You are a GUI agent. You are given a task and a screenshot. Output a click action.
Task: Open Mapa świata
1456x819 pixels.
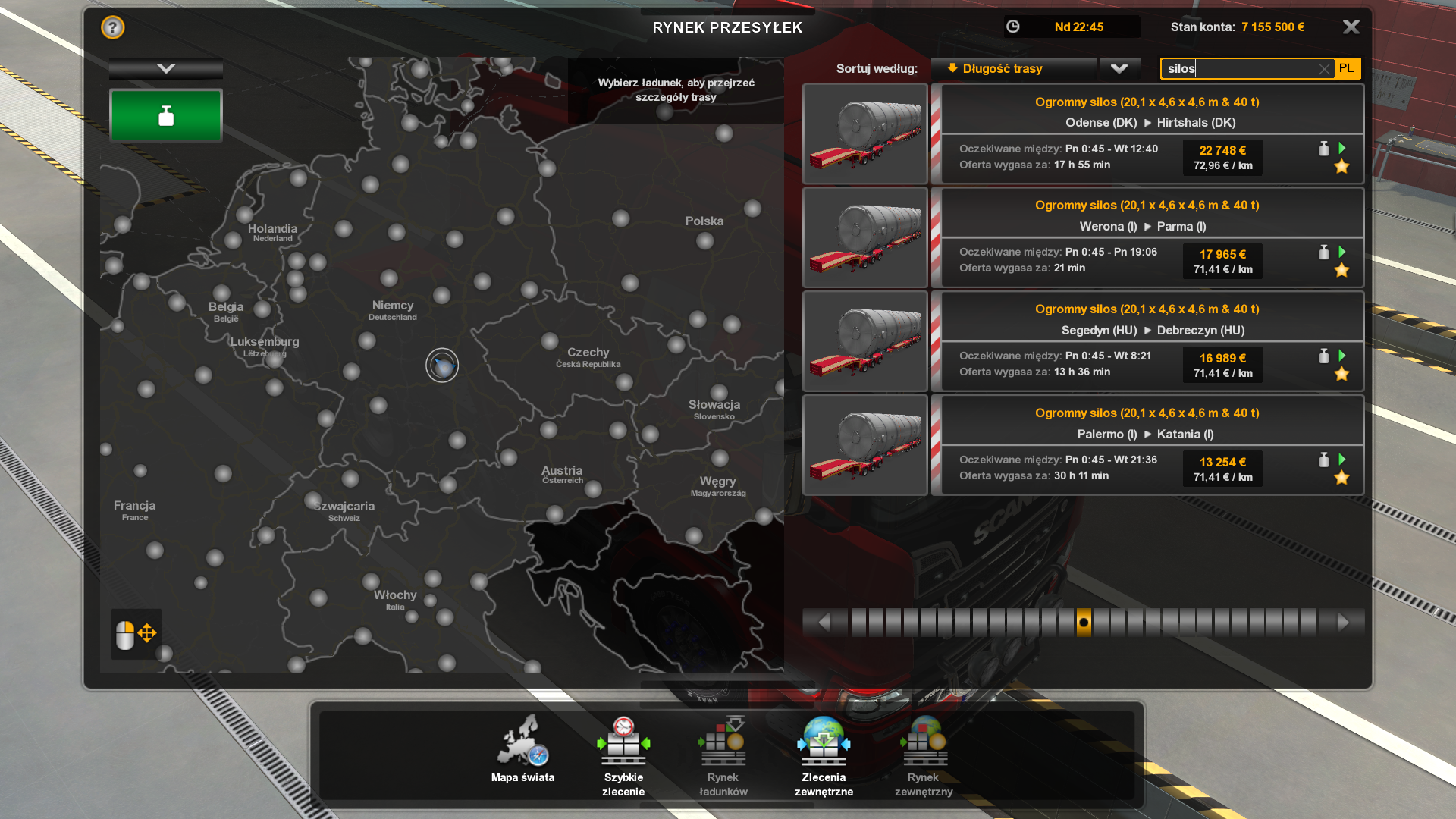[x=522, y=752]
